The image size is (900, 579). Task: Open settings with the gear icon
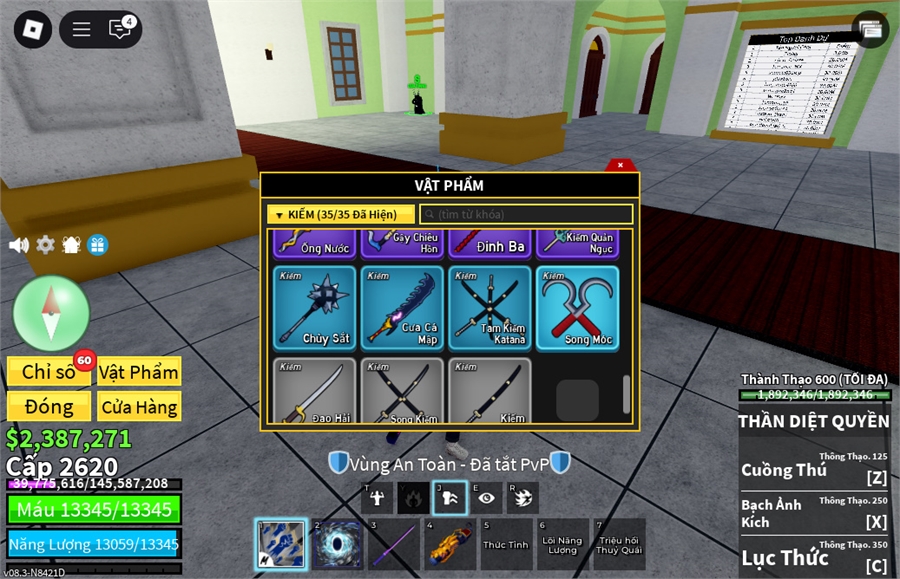45,245
